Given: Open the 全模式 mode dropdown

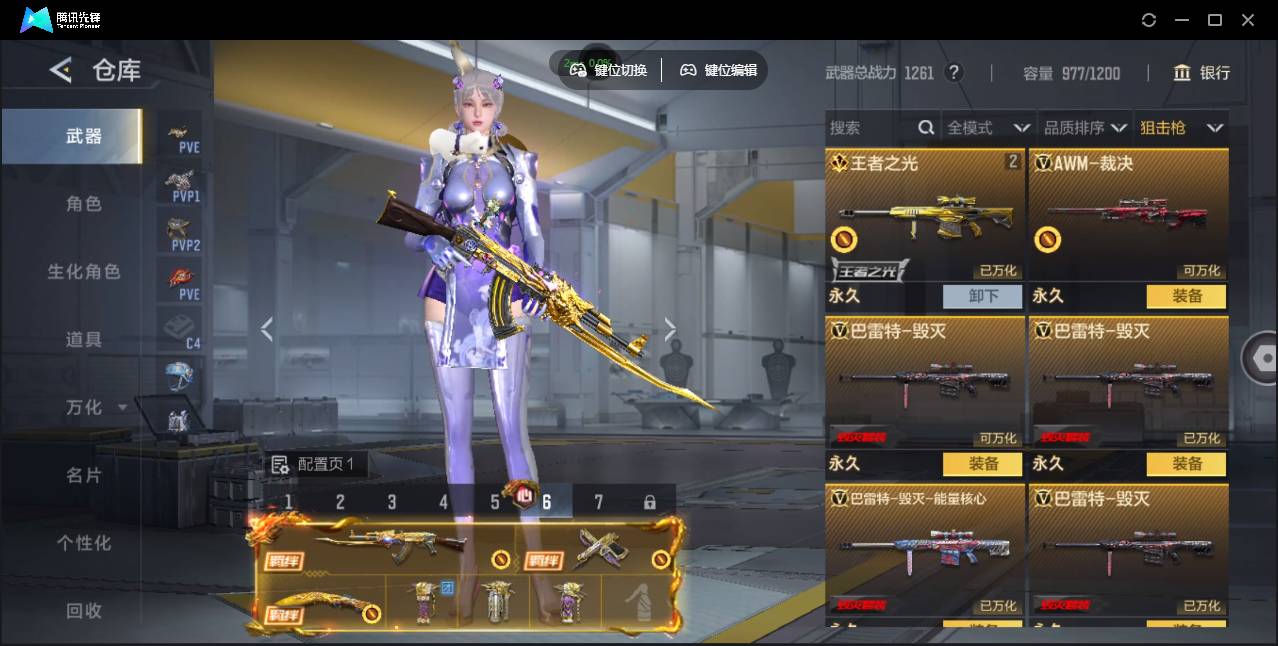Looking at the screenshot, I should point(987,128).
